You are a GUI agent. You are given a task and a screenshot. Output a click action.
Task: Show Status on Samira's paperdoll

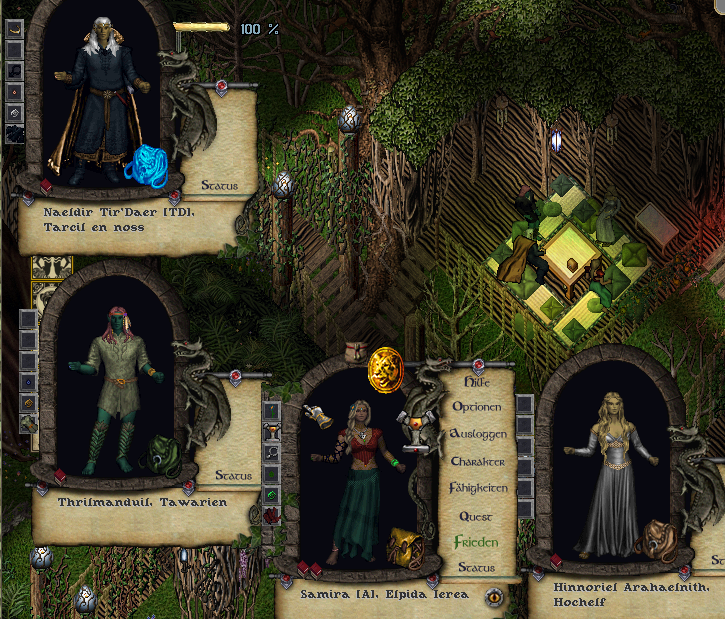click(476, 567)
